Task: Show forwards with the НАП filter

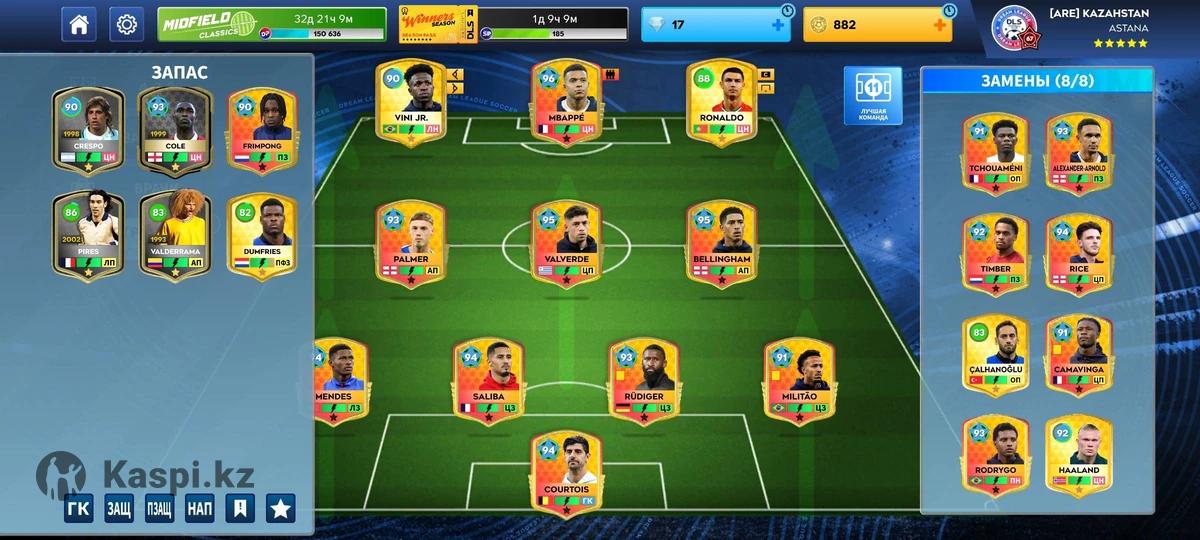Action: (199, 508)
